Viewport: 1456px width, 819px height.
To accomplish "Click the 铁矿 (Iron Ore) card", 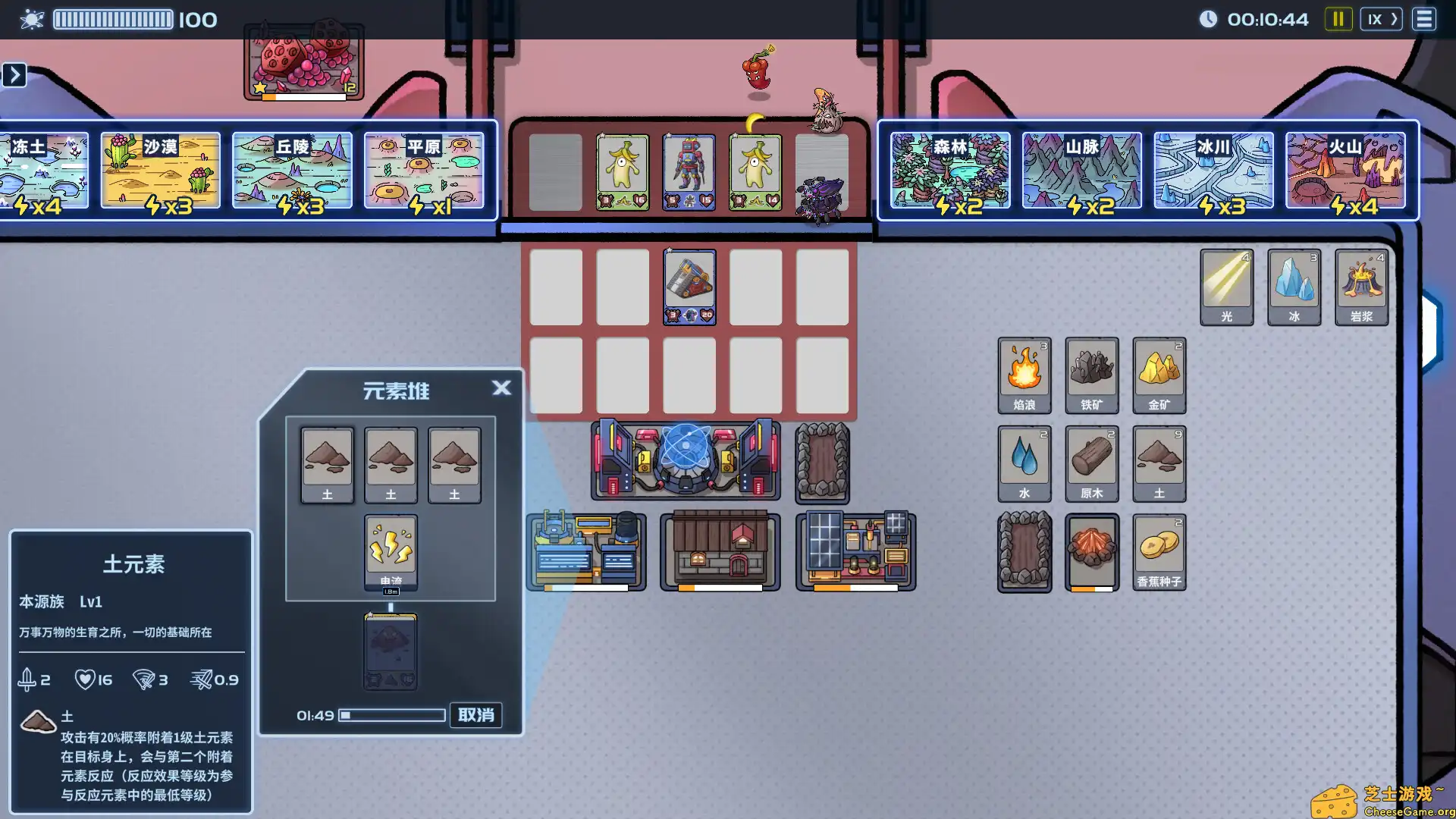I will click(x=1092, y=375).
